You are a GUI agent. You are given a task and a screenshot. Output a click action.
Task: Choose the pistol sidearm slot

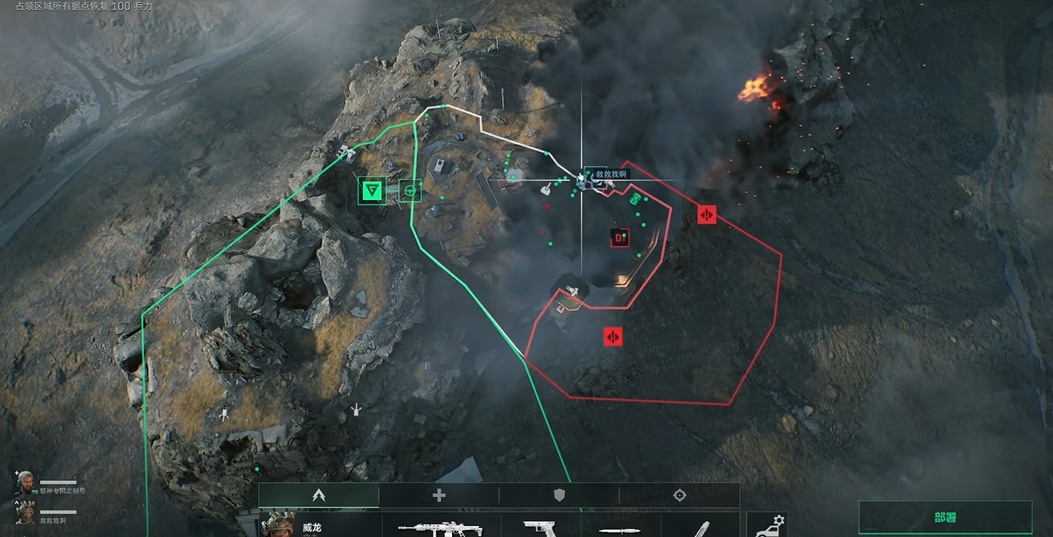coord(540,527)
